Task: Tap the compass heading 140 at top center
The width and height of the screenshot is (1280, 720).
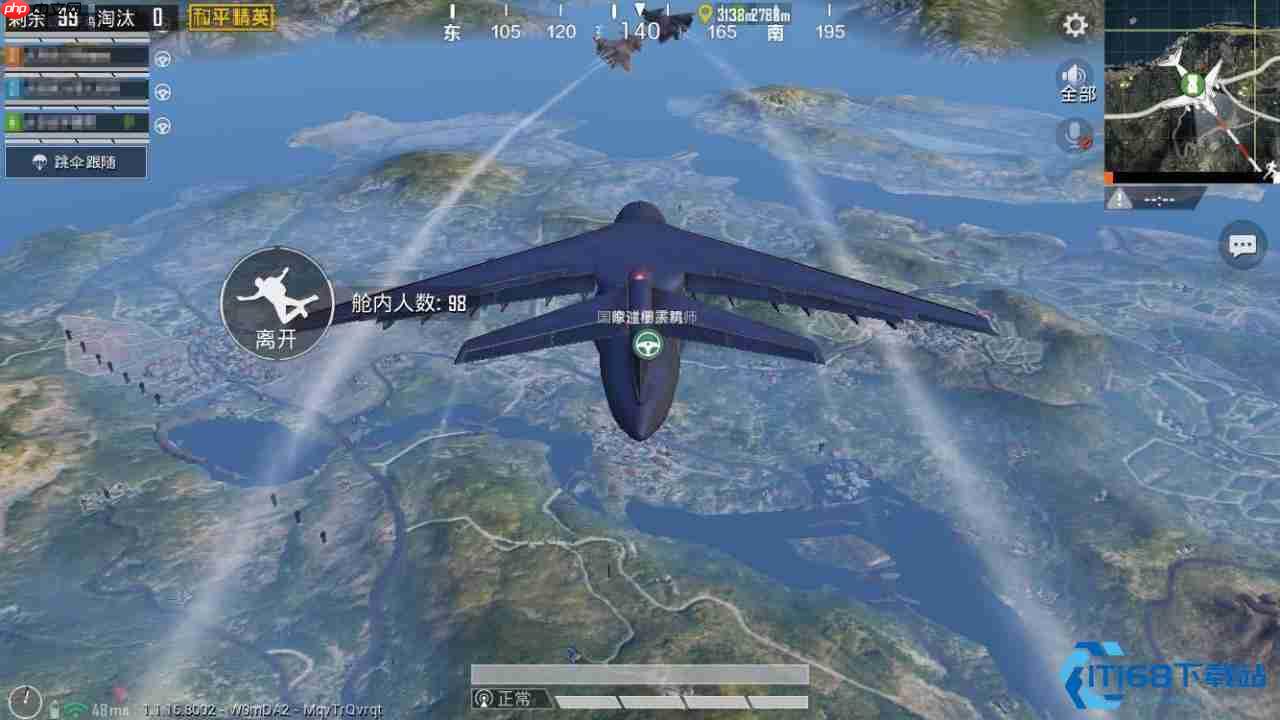Action: click(640, 31)
